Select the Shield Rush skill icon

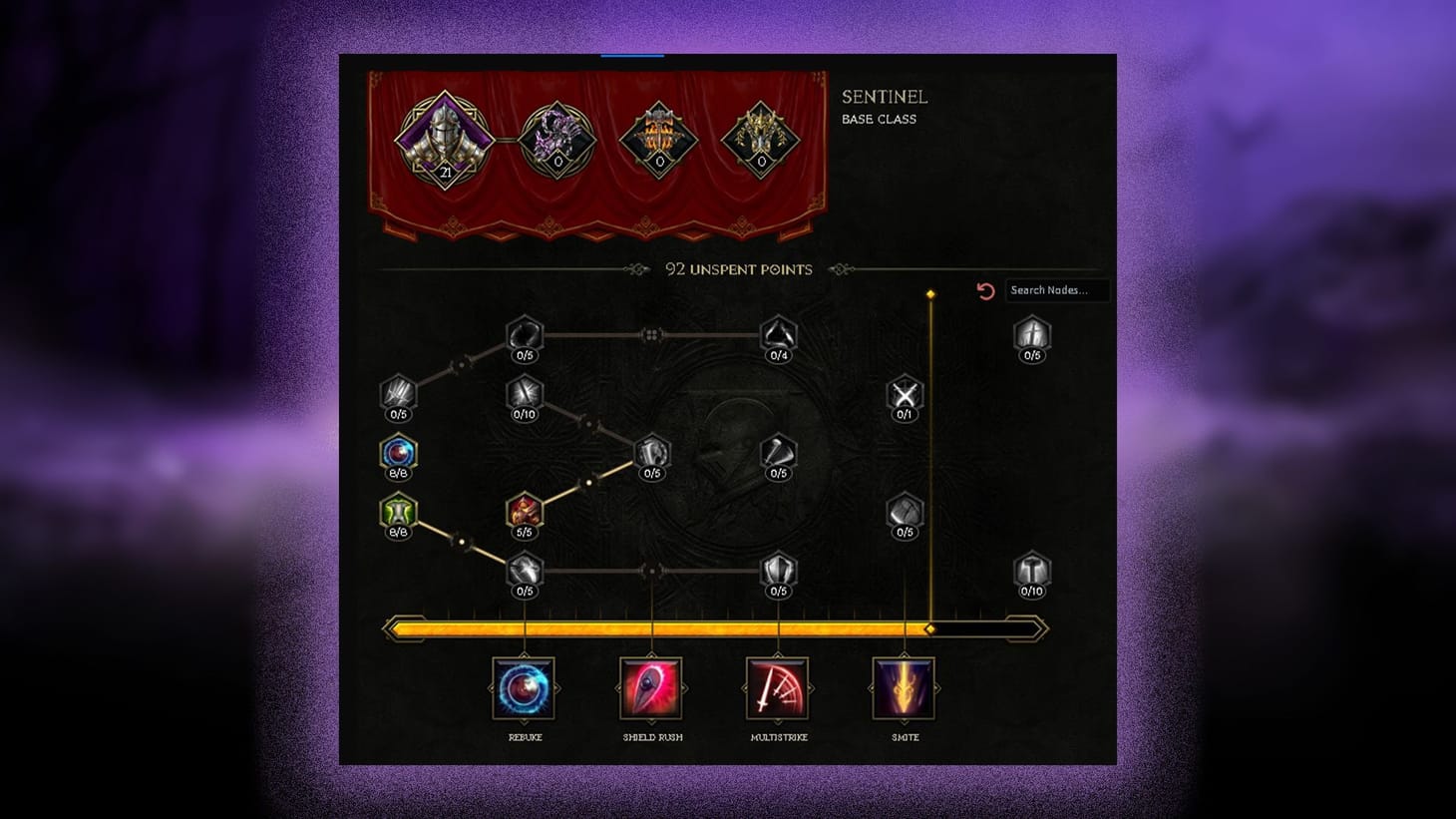(x=651, y=688)
